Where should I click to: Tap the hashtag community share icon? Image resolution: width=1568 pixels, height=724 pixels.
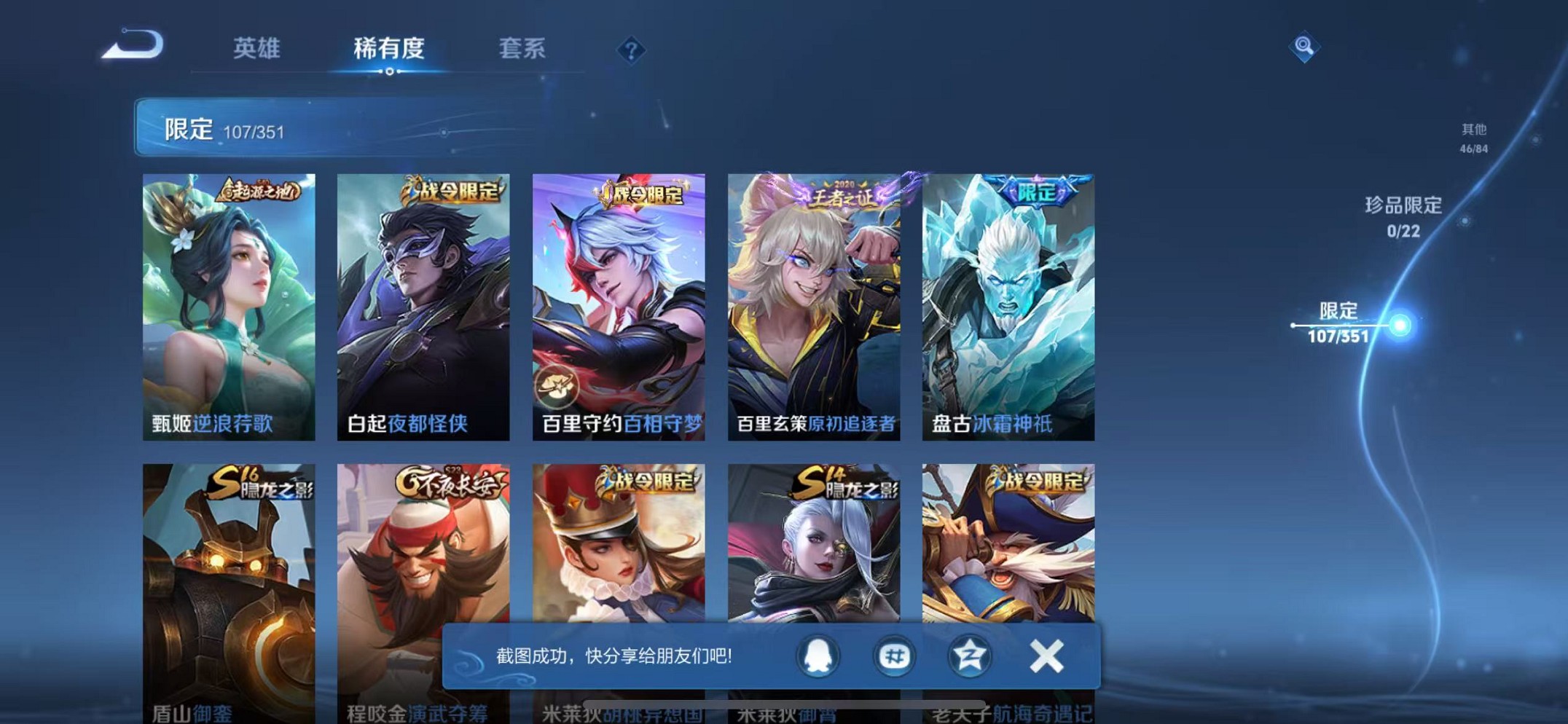coord(893,656)
